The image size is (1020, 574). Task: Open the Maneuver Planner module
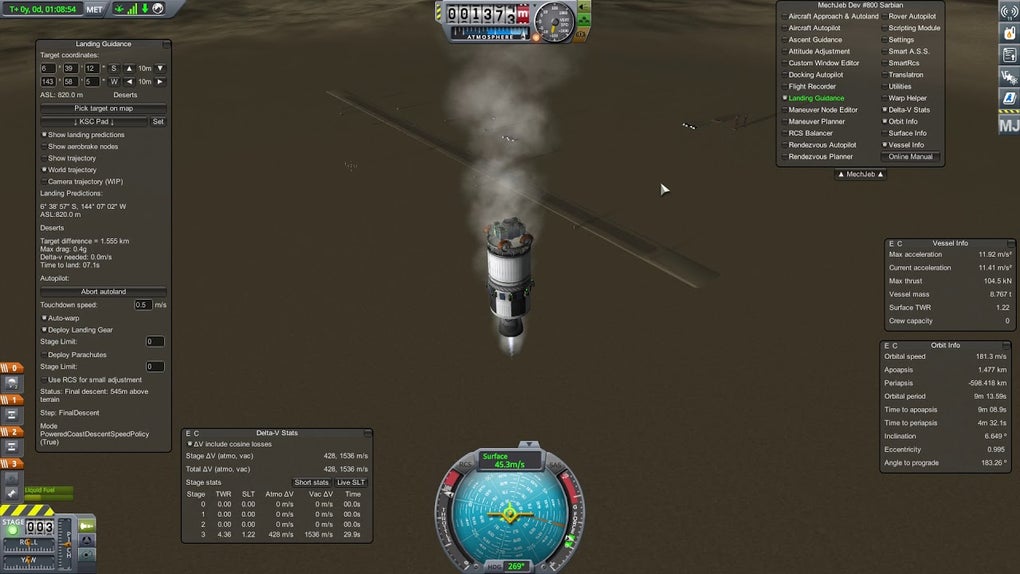(x=817, y=122)
